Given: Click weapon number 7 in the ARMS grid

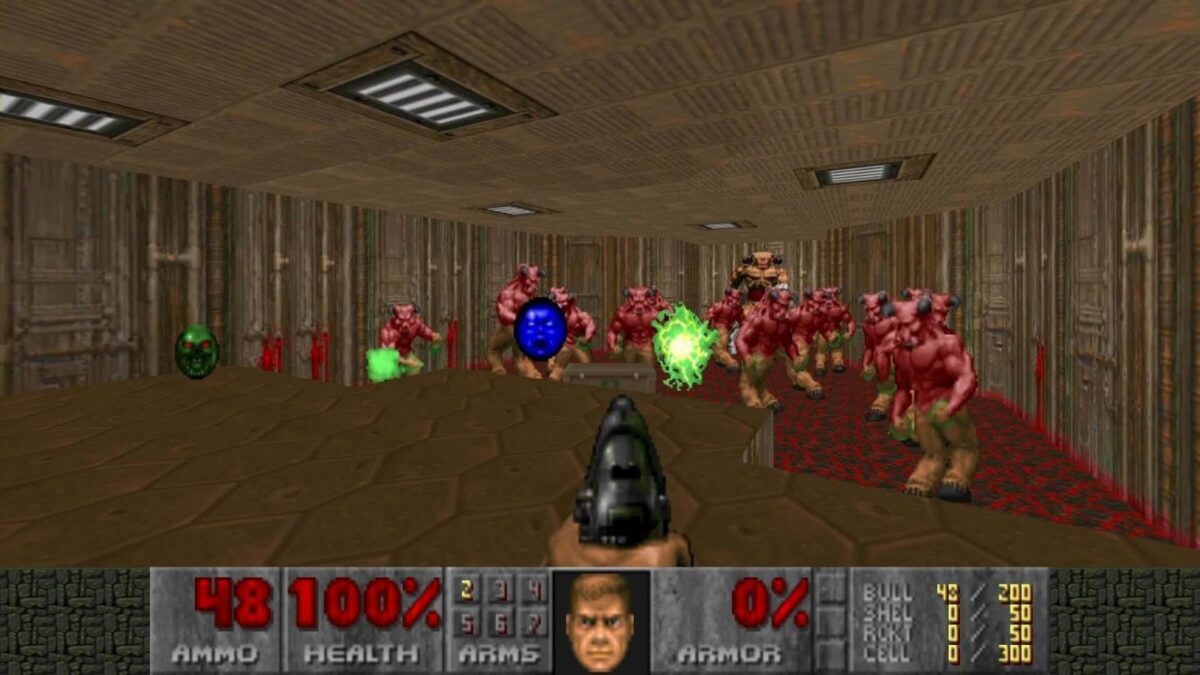Looking at the screenshot, I should coord(535,624).
